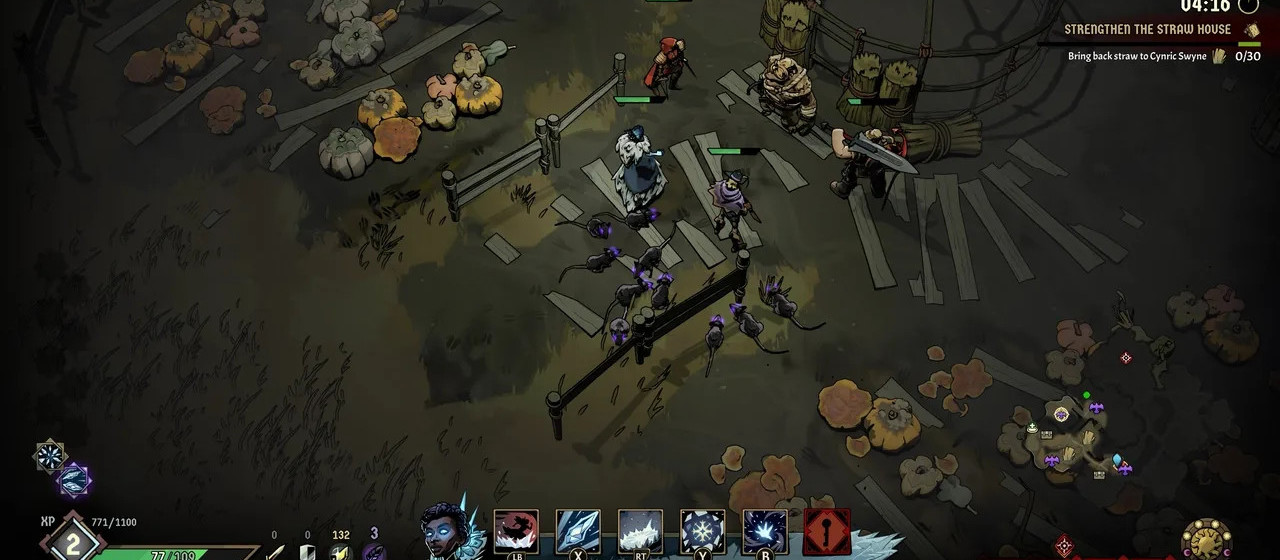Cast the ice spikes ground ability
1280x560 pixels.
tap(640, 531)
